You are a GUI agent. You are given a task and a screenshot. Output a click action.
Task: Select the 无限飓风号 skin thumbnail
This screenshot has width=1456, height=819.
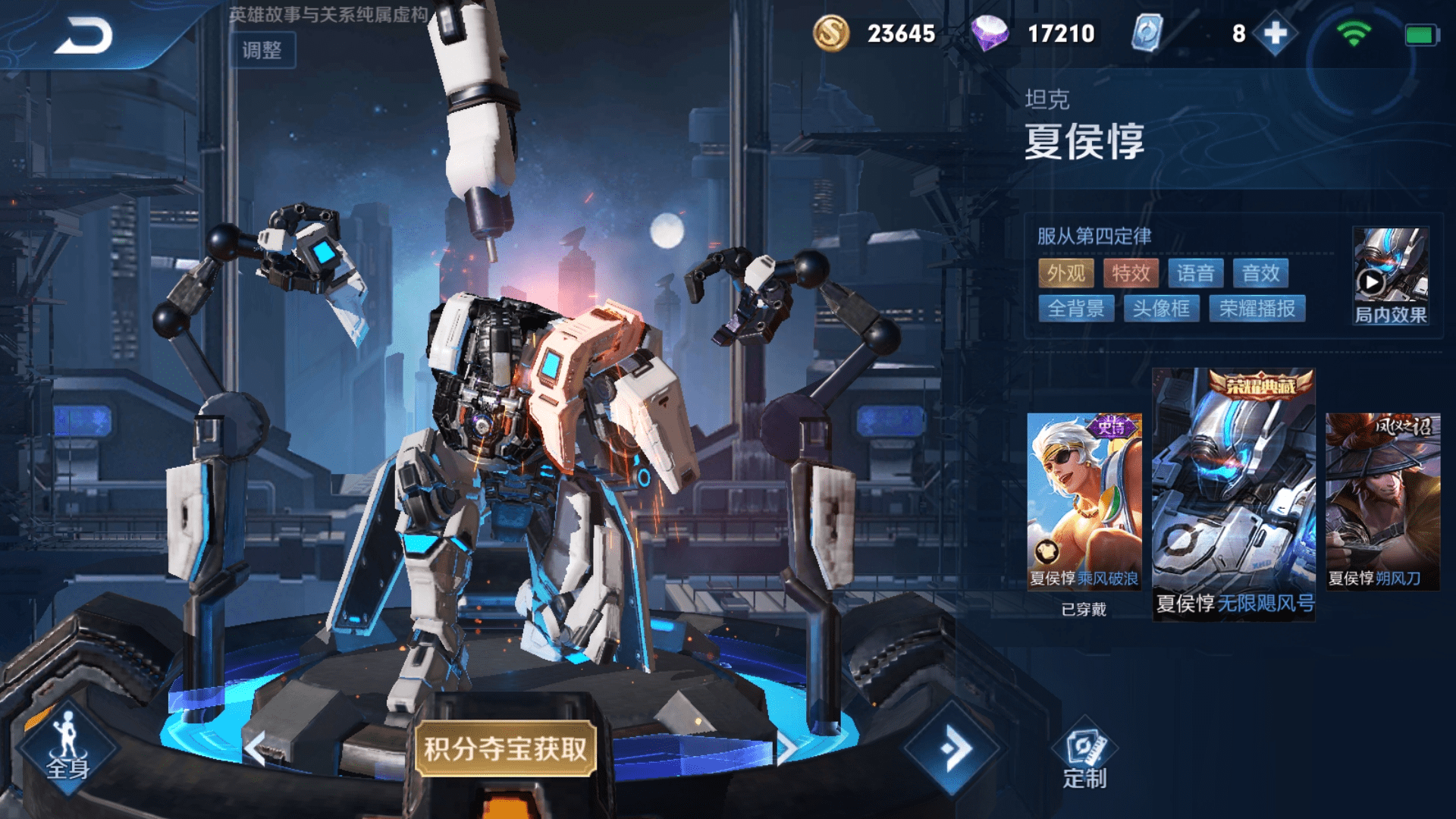coord(1234,493)
